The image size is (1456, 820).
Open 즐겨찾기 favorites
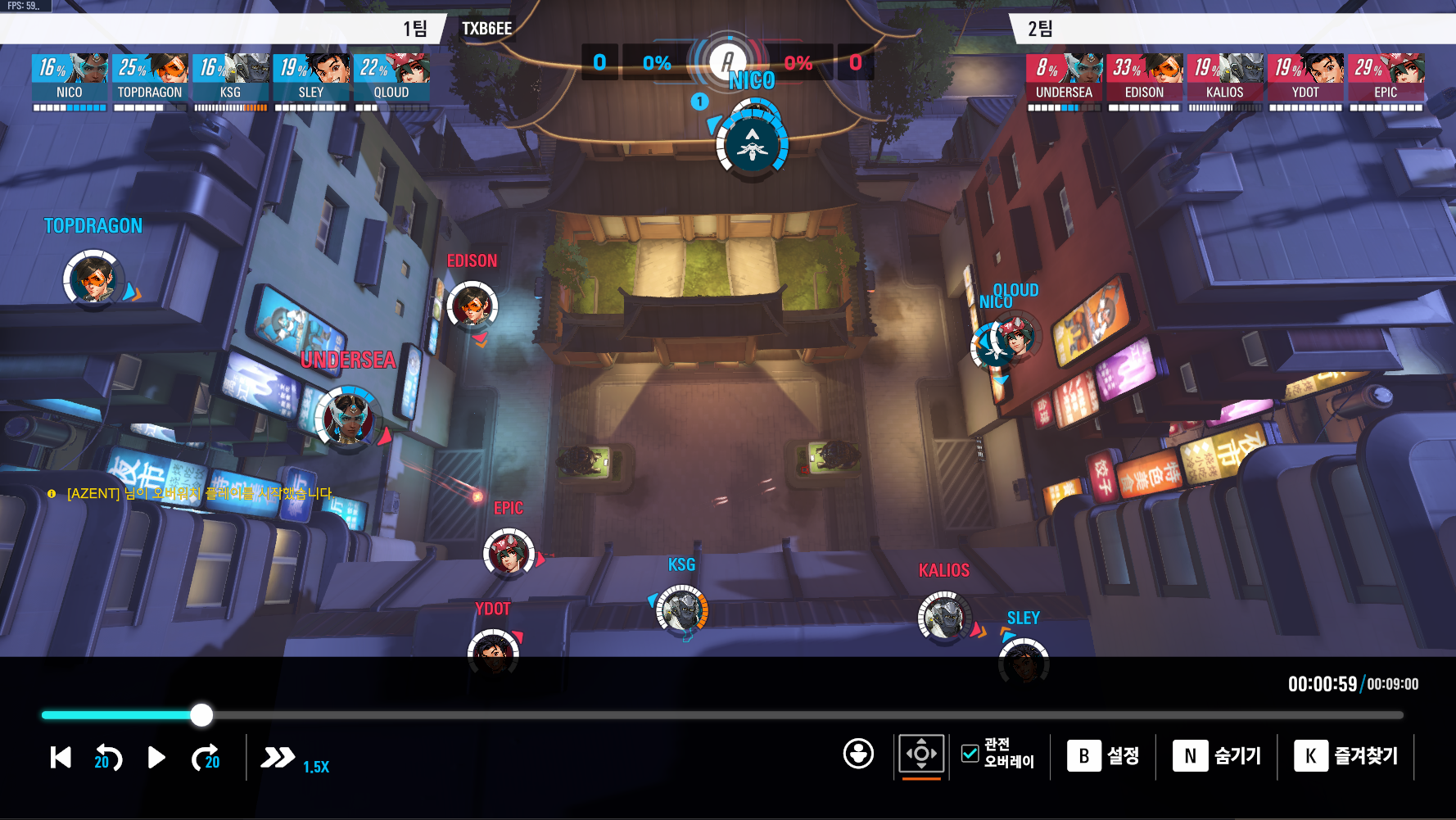(1345, 756)
